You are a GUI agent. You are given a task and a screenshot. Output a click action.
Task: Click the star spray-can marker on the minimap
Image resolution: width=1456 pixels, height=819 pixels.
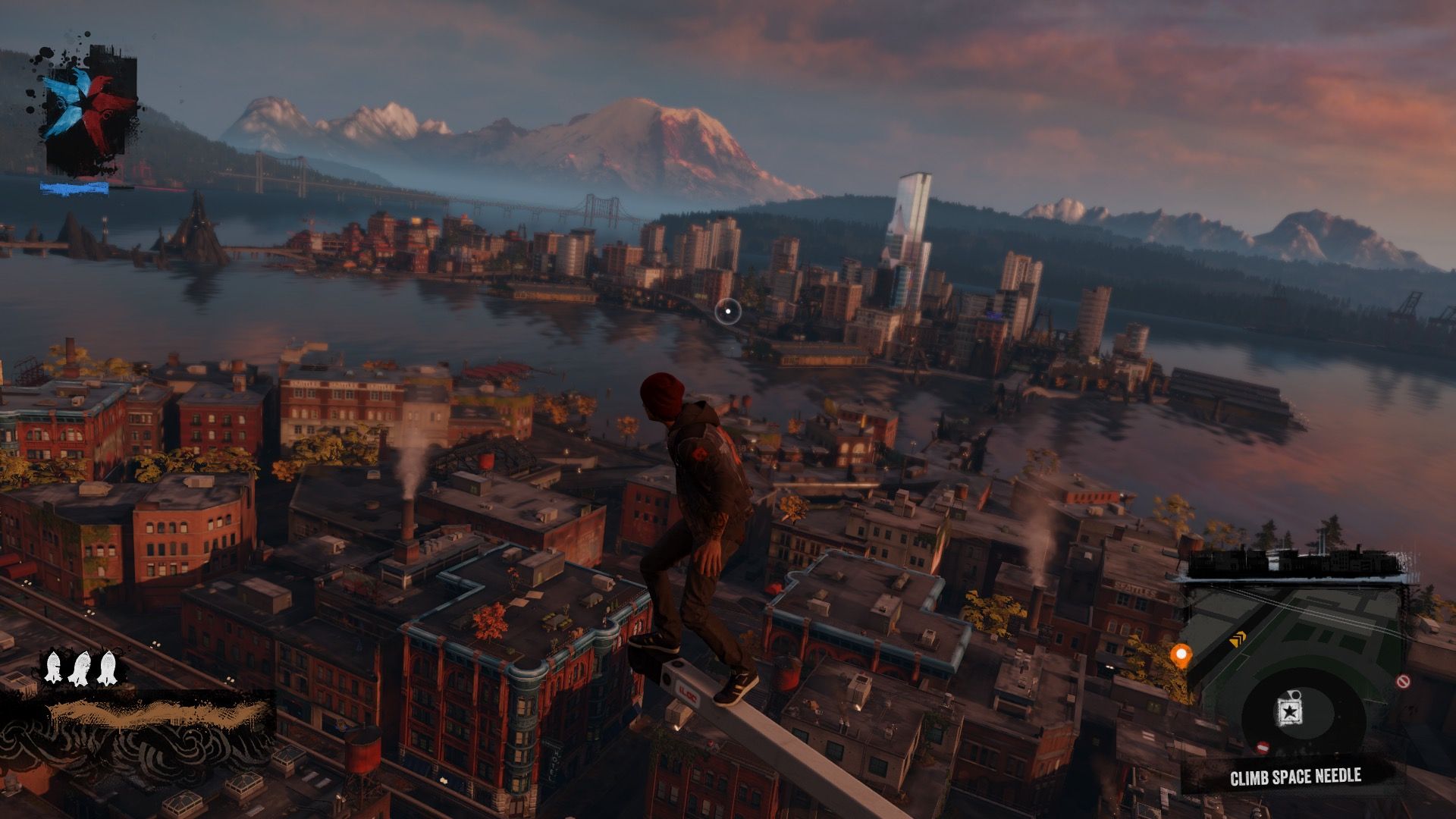1288,710
